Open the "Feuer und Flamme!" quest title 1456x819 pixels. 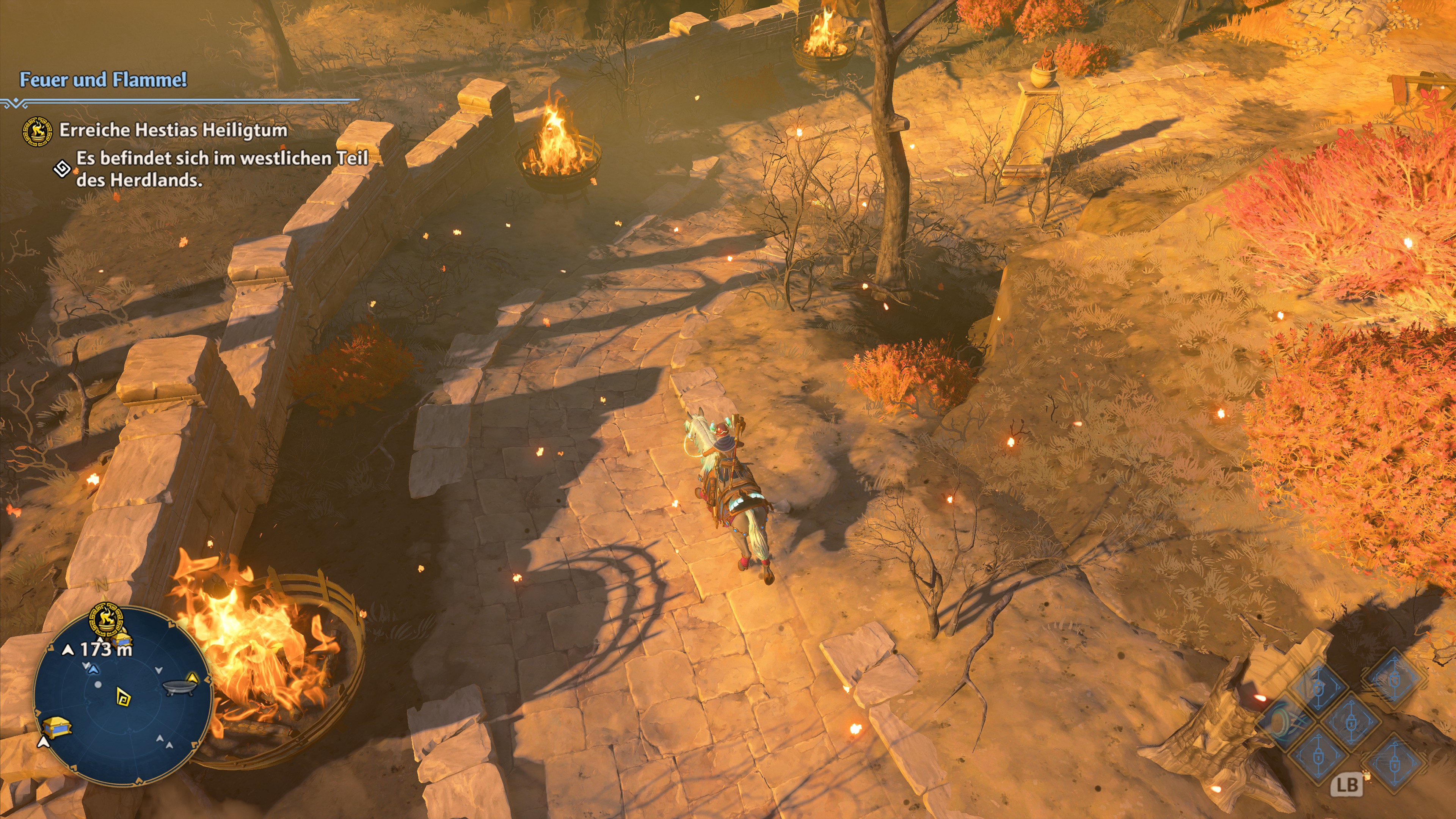[x=103, y=80]
